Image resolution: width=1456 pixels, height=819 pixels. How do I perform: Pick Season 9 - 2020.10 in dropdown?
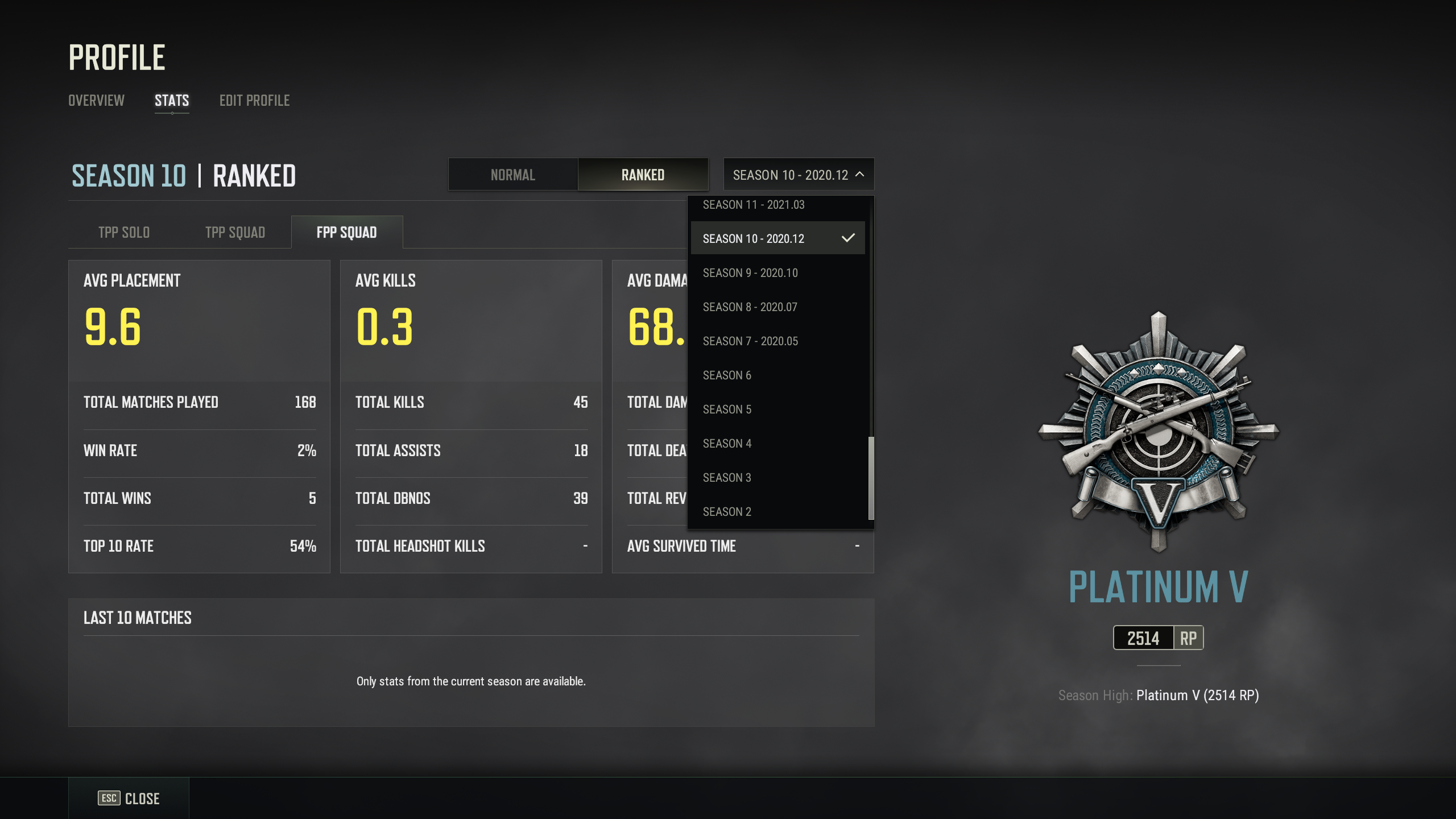click(x=750, y=273)
